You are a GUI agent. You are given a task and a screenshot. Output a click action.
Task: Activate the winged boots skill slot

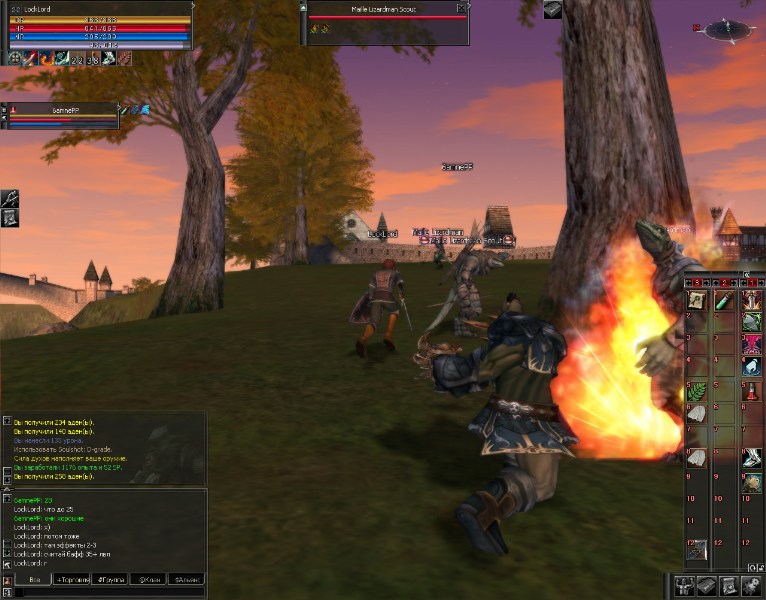[751, 459]
